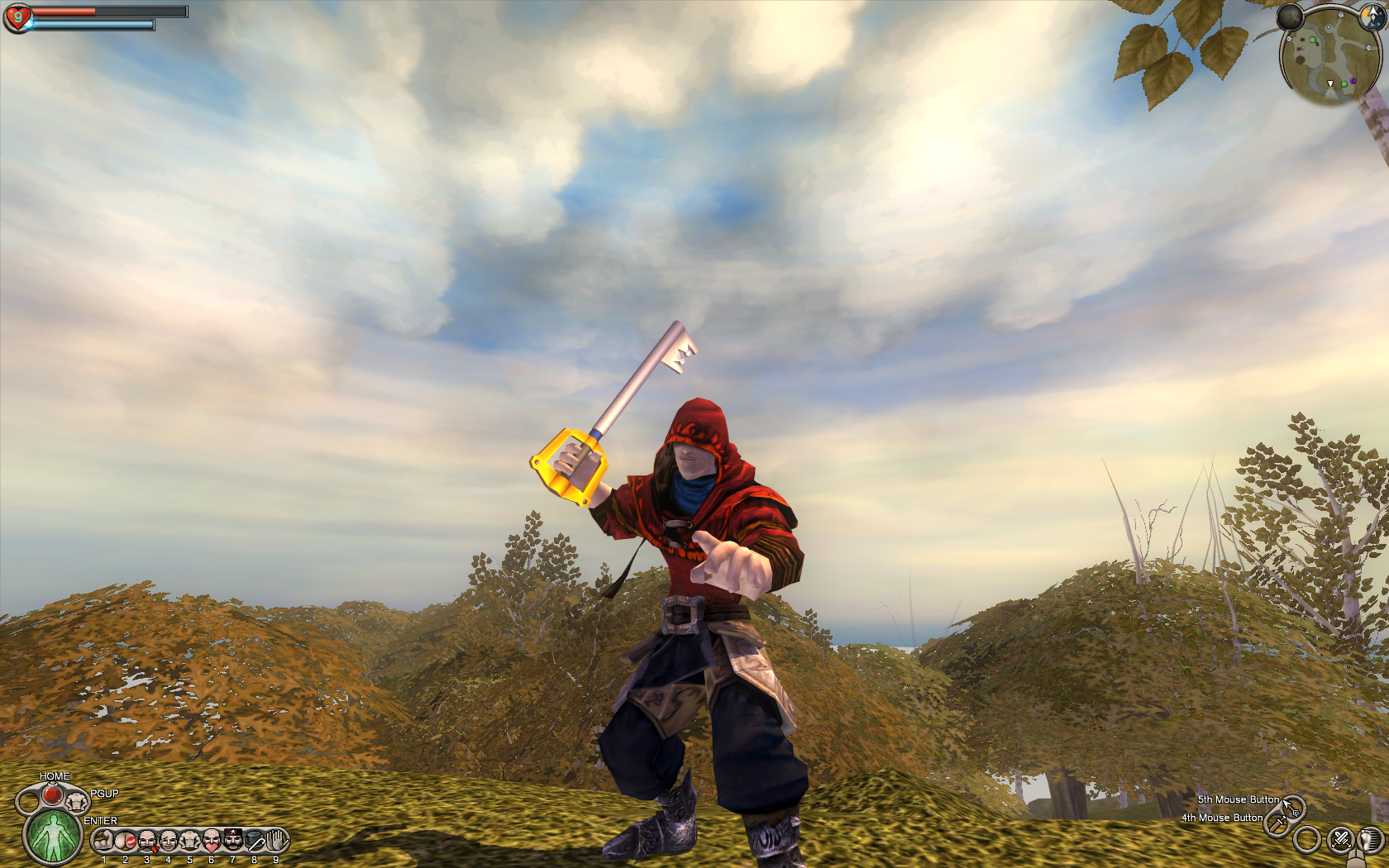
Task: Activate the bare torso expression in hotbar
Action: tap(190, 842)
